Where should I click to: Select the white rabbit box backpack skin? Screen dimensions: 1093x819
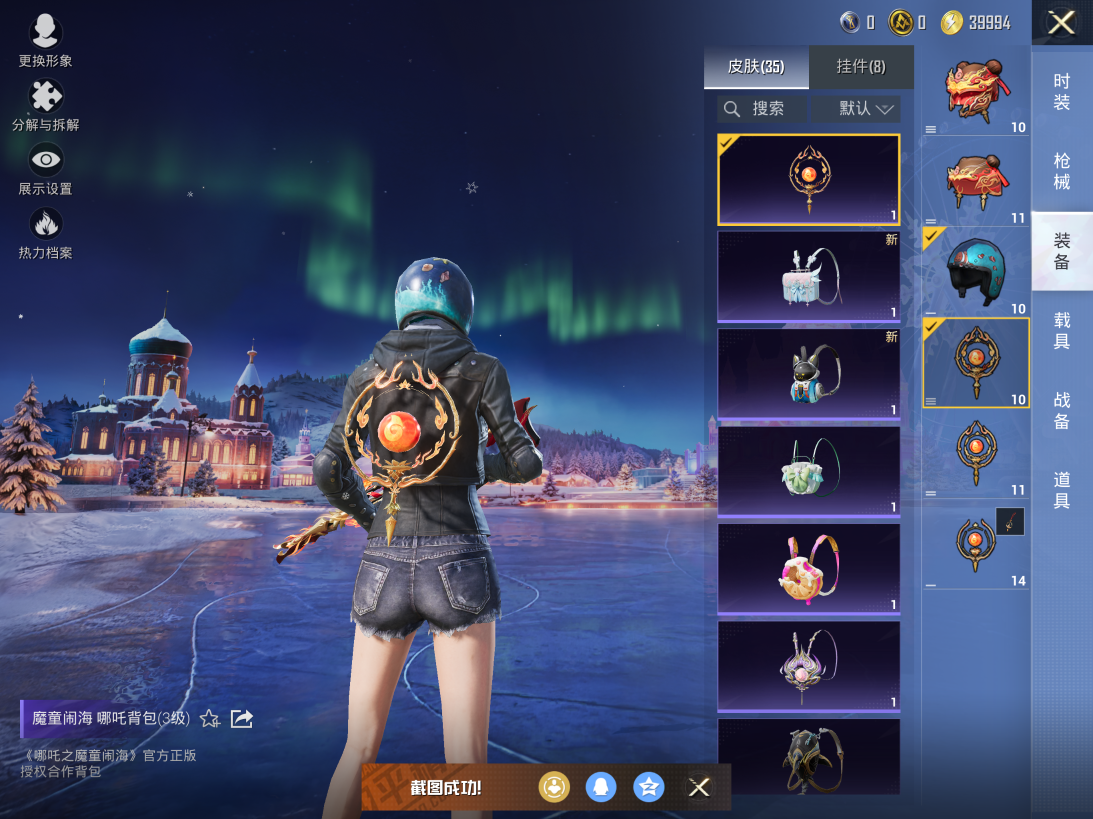[808, 277]
